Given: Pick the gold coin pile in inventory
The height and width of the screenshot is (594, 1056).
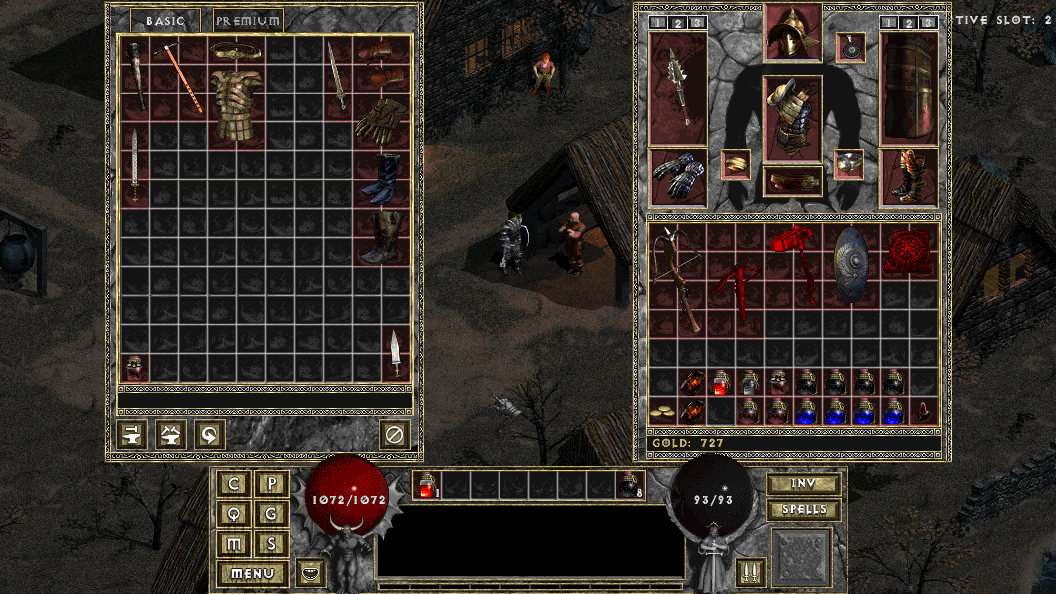Looking at the screenshot, I should 660,411.
